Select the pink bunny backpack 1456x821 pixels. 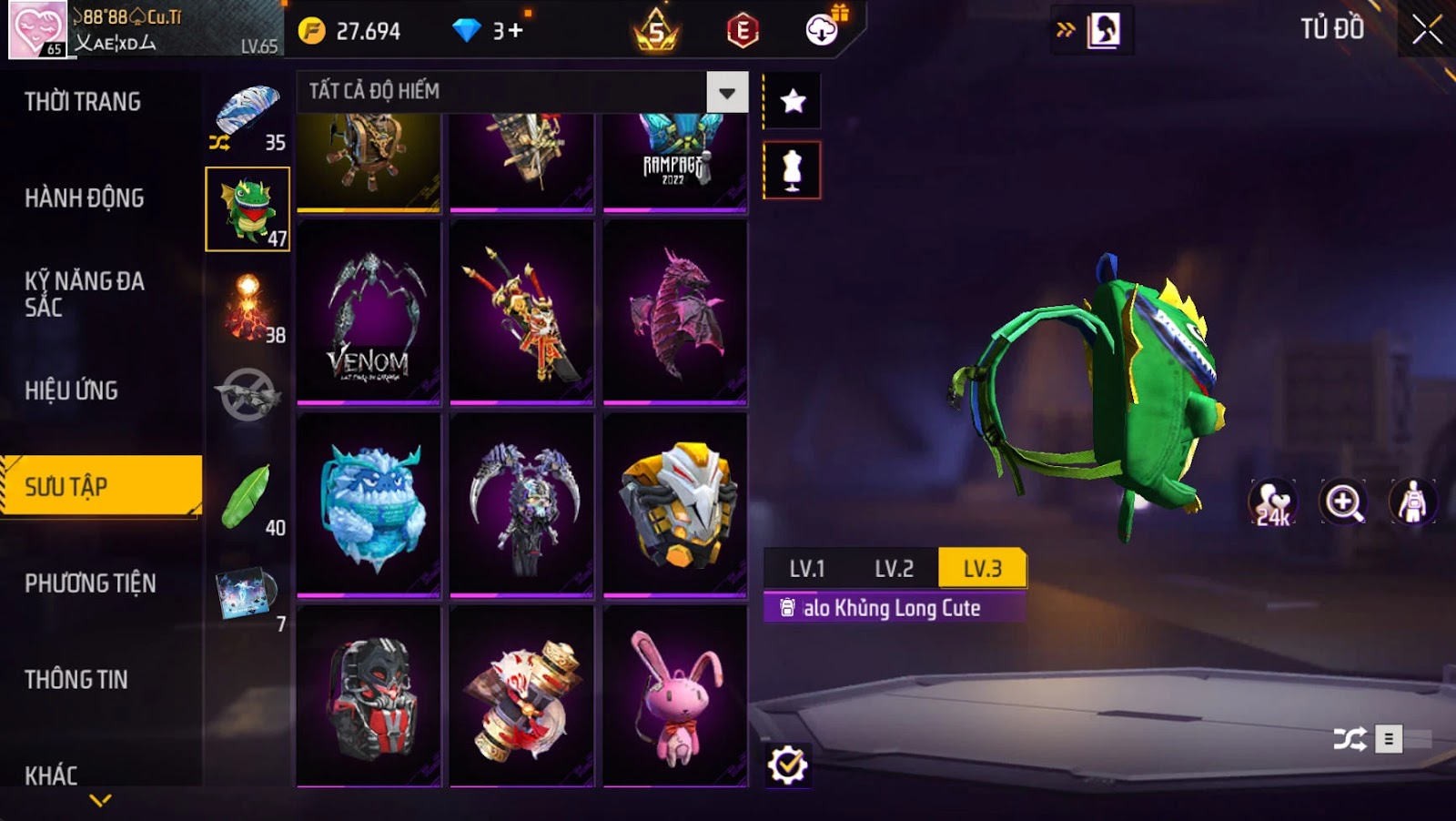(x=675, y=696)
